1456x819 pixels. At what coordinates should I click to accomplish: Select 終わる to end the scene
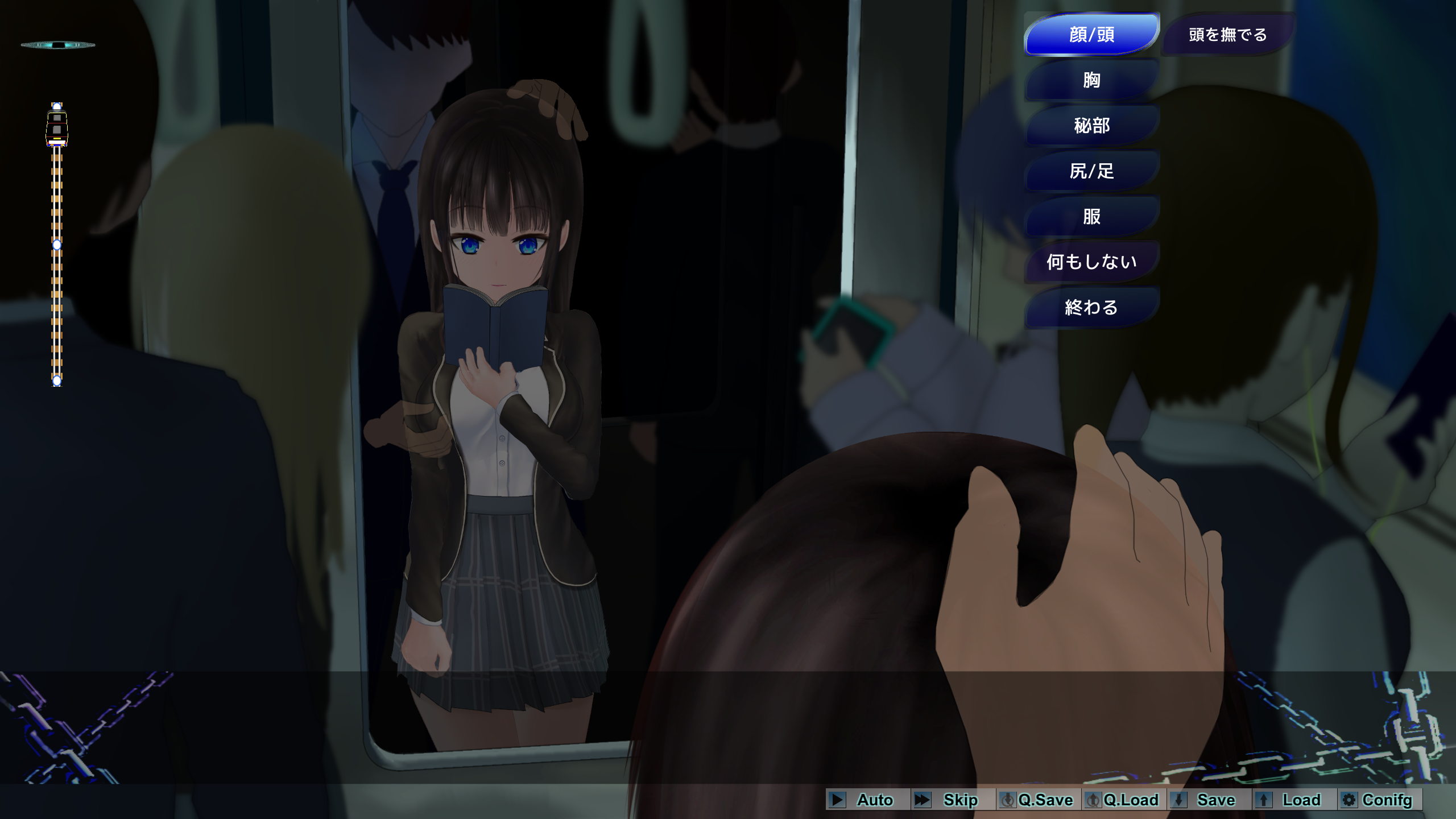1091,307
